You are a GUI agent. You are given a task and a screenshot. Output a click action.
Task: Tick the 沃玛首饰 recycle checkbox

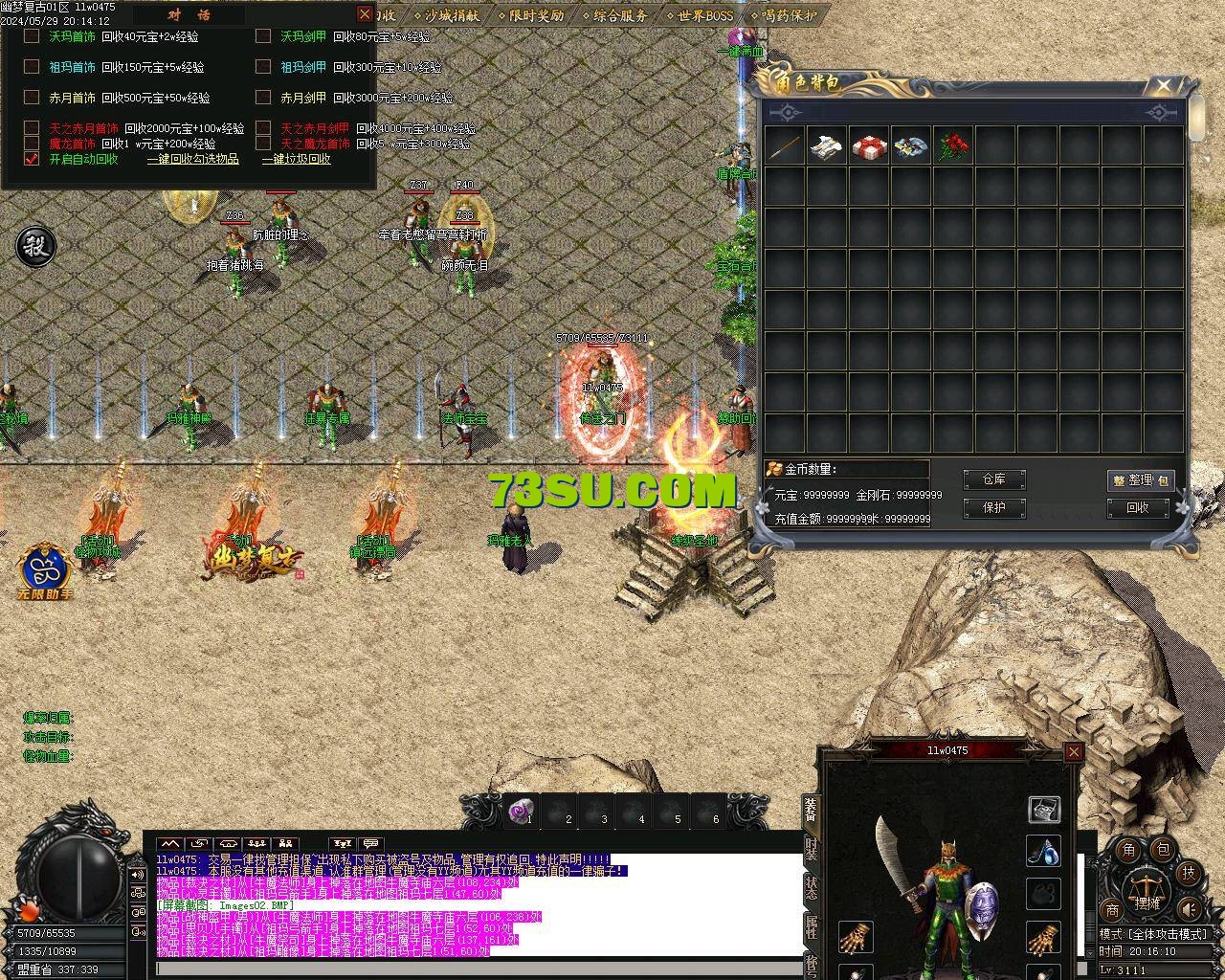[x=32, y=36]
